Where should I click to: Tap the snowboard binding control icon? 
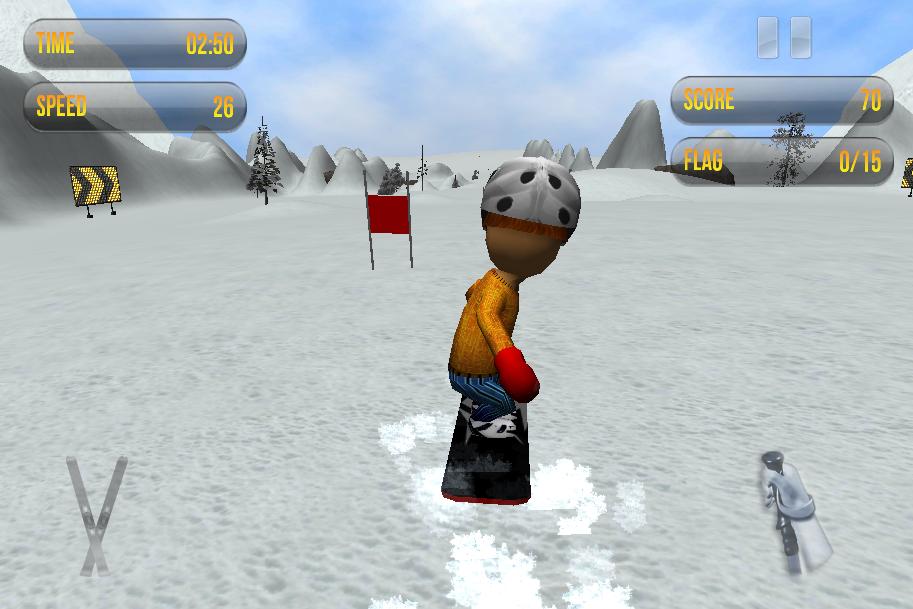(794, 511)
